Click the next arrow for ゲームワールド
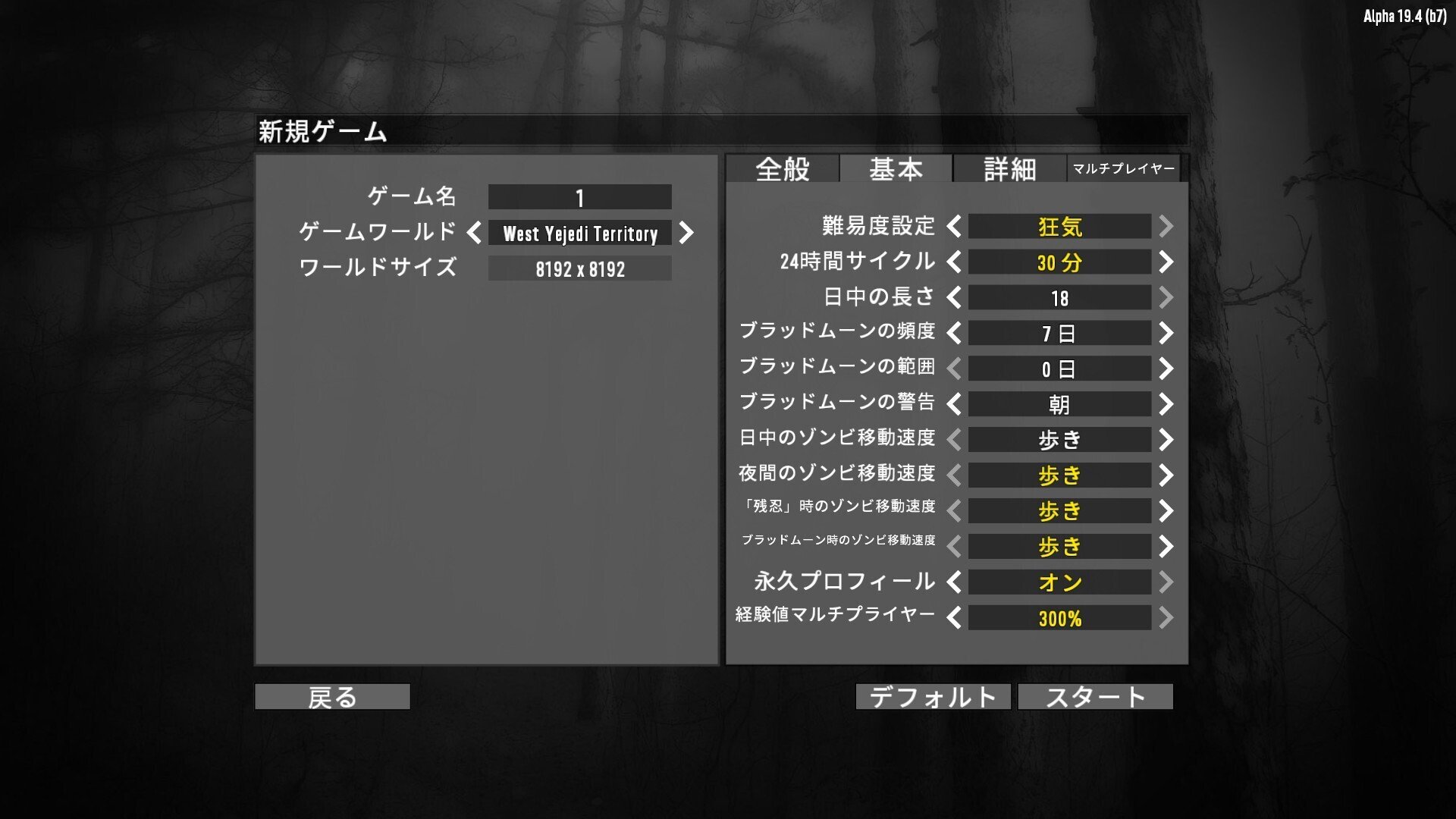The height and width of the screenshot is (819, 1456). (x=686, y=234)
